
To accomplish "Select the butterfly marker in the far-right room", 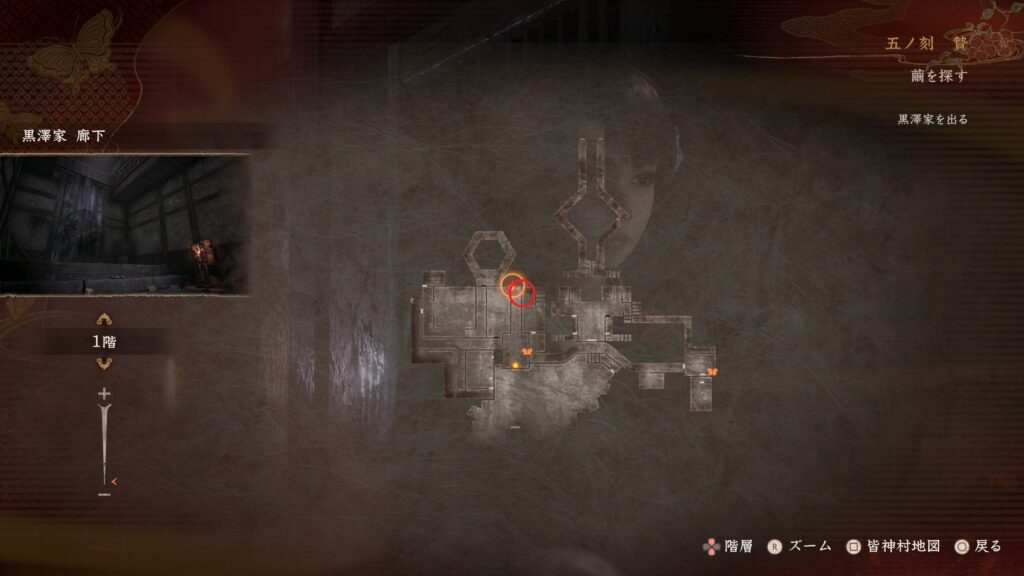I will pos(712,372).
